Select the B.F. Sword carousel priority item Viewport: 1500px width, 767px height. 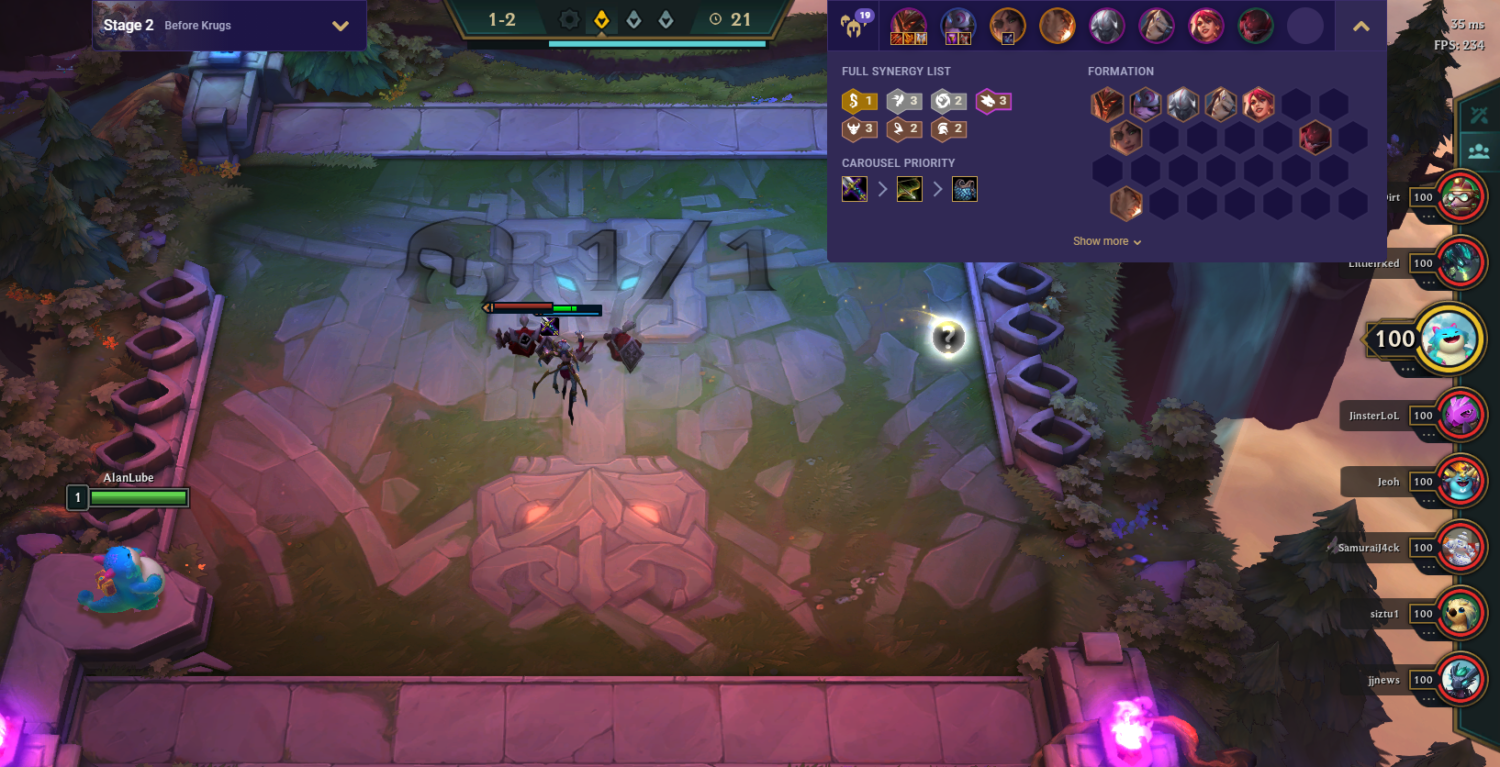pos(854,189)
